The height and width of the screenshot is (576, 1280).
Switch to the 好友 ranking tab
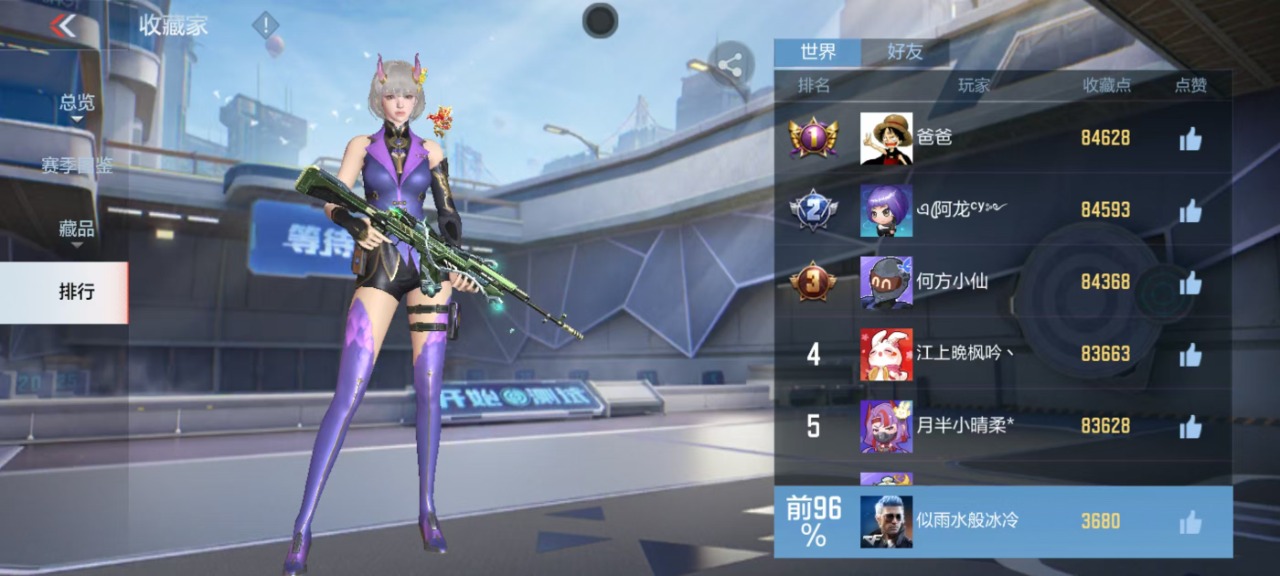click(x=905, y=52)
